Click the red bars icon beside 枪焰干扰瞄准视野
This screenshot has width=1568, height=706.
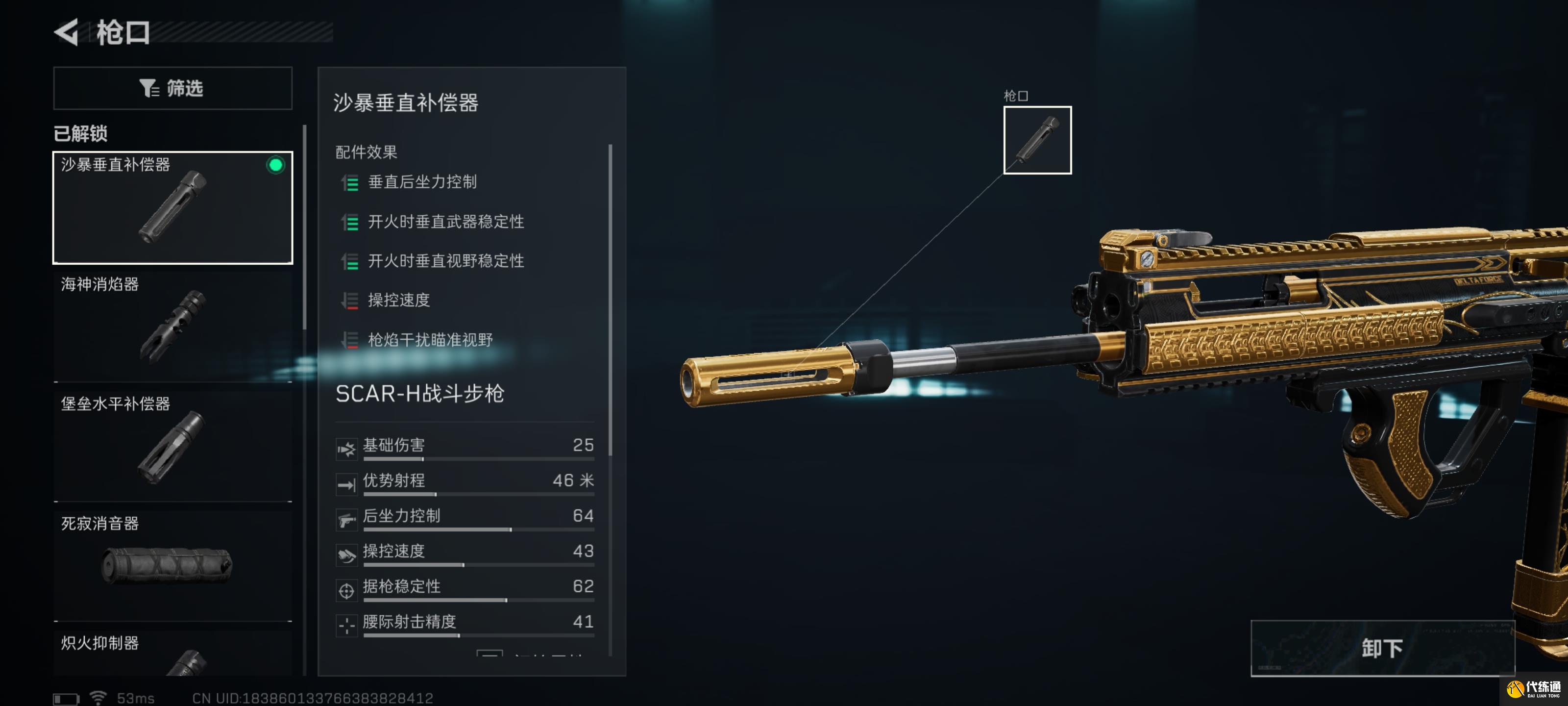tap(349, 340)
